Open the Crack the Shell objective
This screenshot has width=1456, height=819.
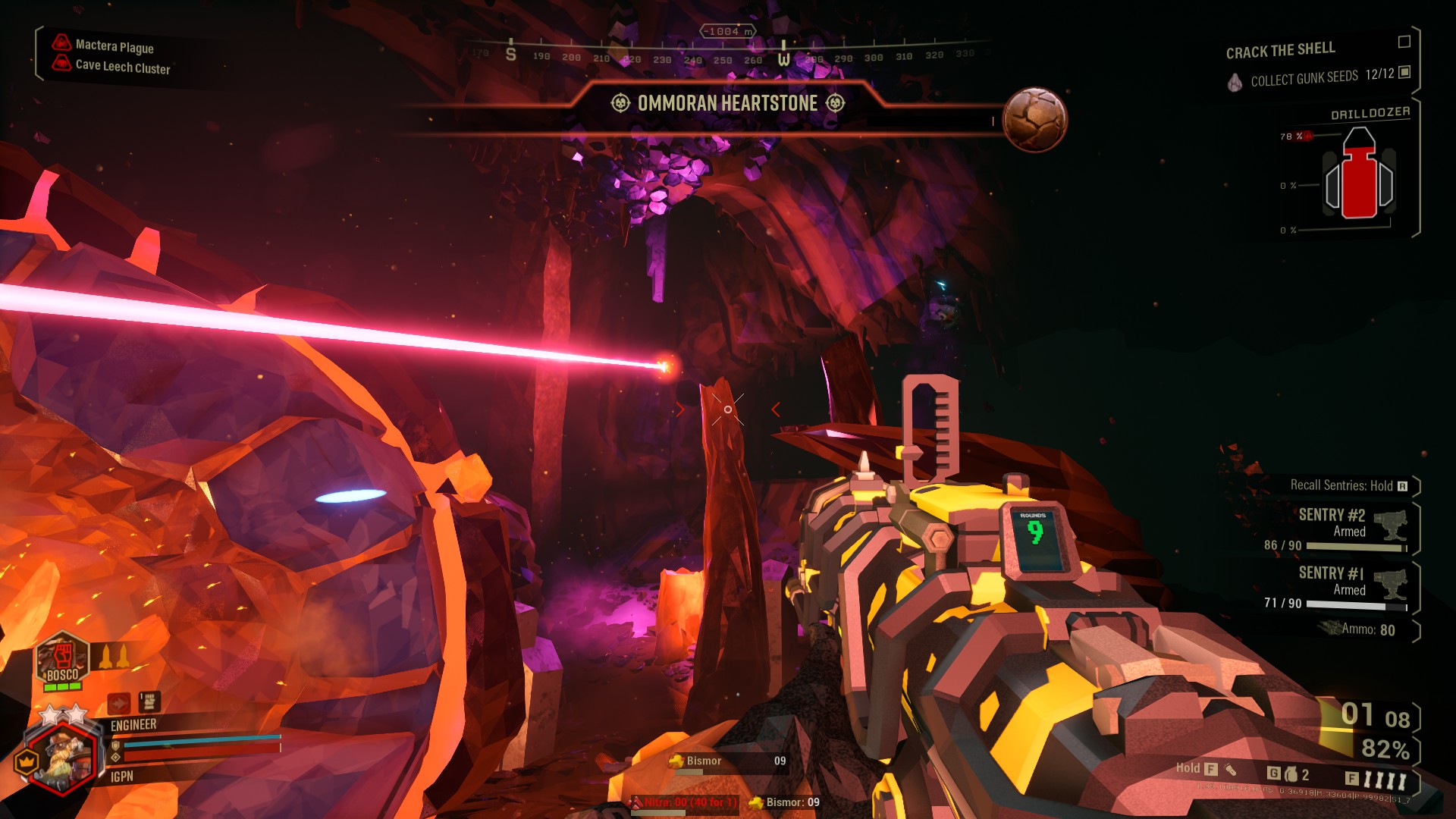pos(1280,50)
